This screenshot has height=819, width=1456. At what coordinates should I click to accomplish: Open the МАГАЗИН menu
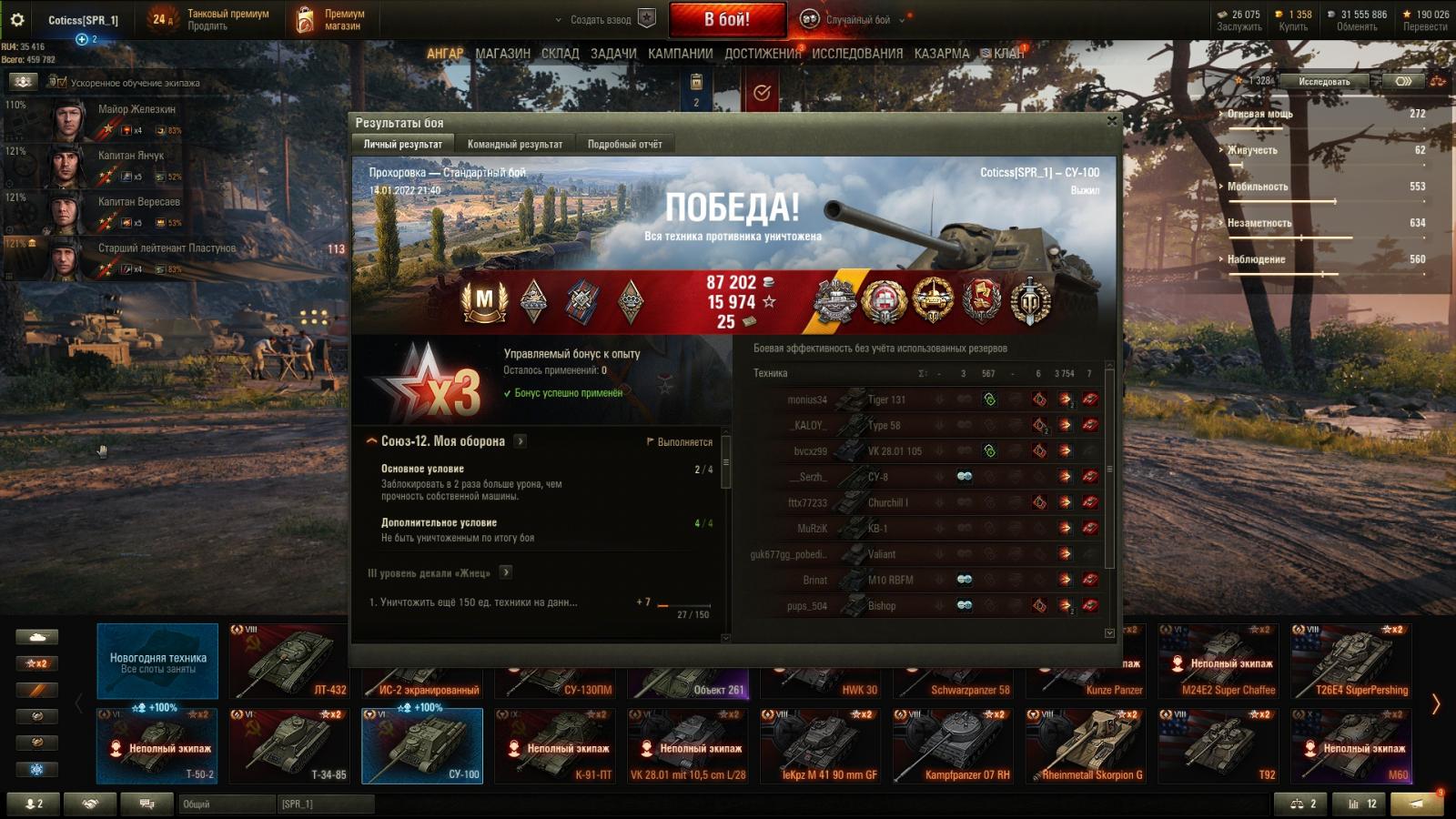coord(502,54)
